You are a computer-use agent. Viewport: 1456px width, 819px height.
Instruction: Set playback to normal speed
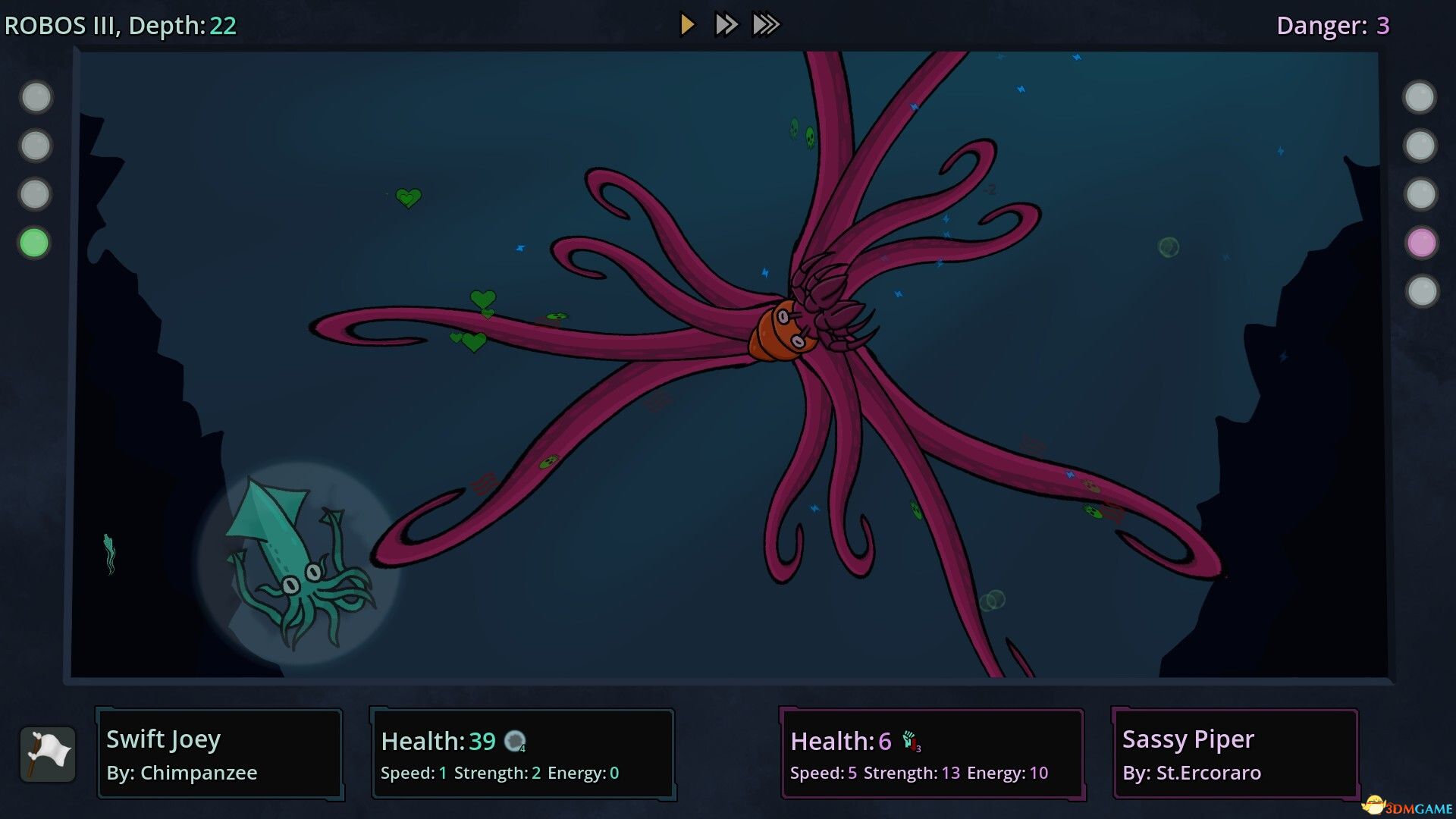coord(687,25)
